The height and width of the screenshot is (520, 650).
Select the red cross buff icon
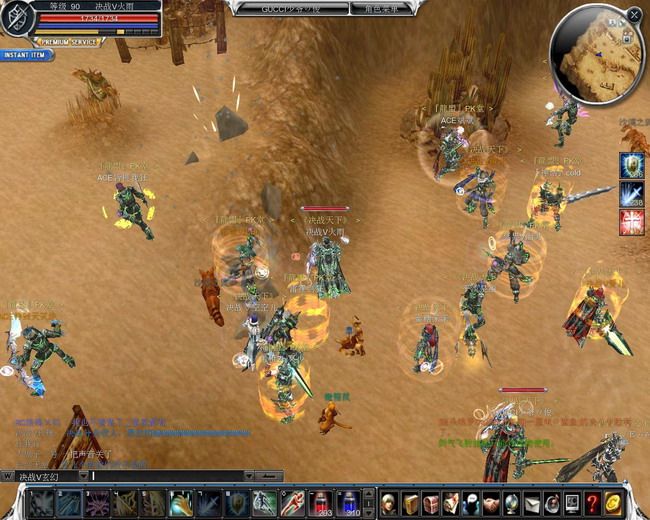[632, 222]
